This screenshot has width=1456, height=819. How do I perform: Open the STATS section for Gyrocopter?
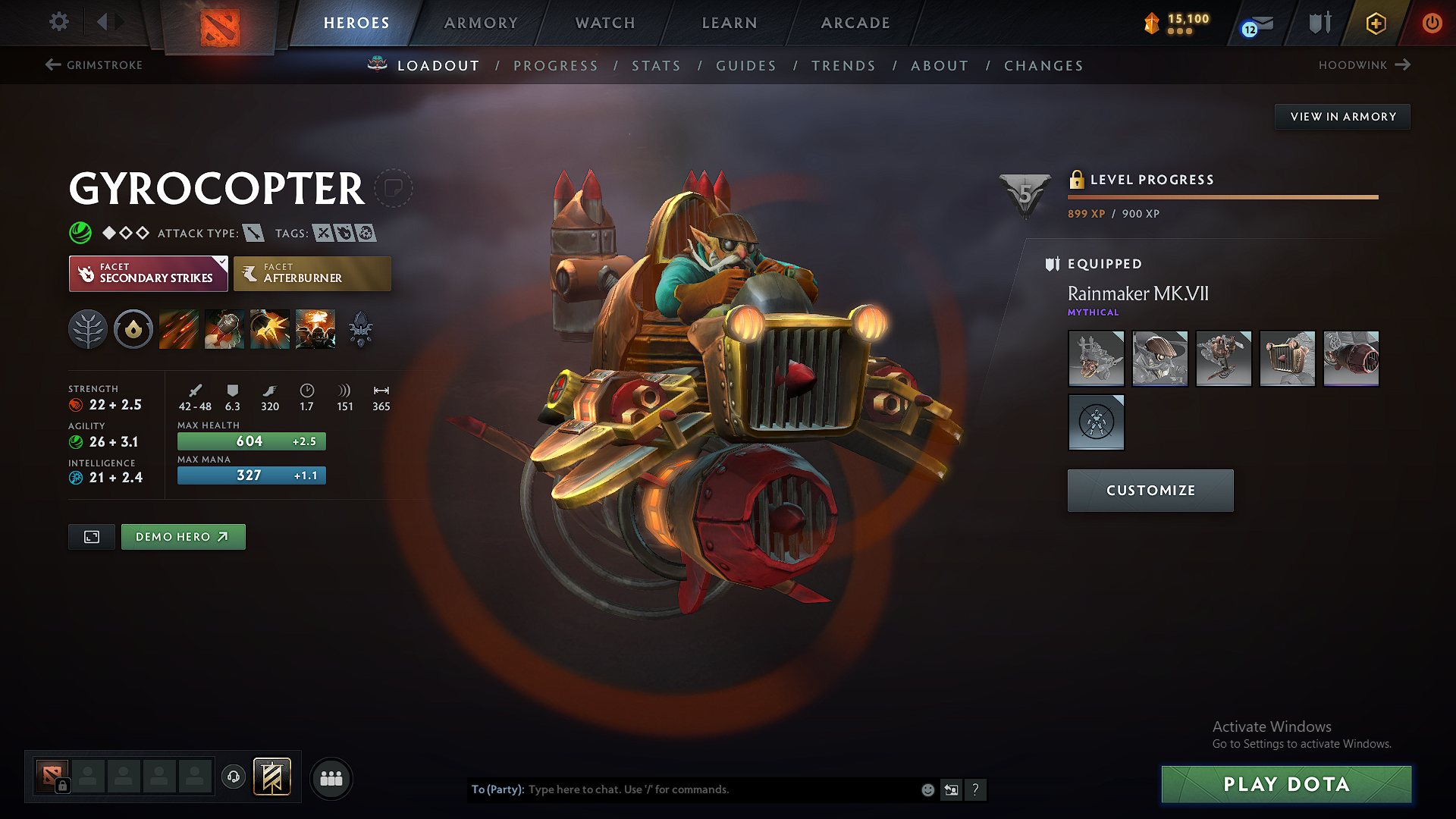click(x=656, y=65)
